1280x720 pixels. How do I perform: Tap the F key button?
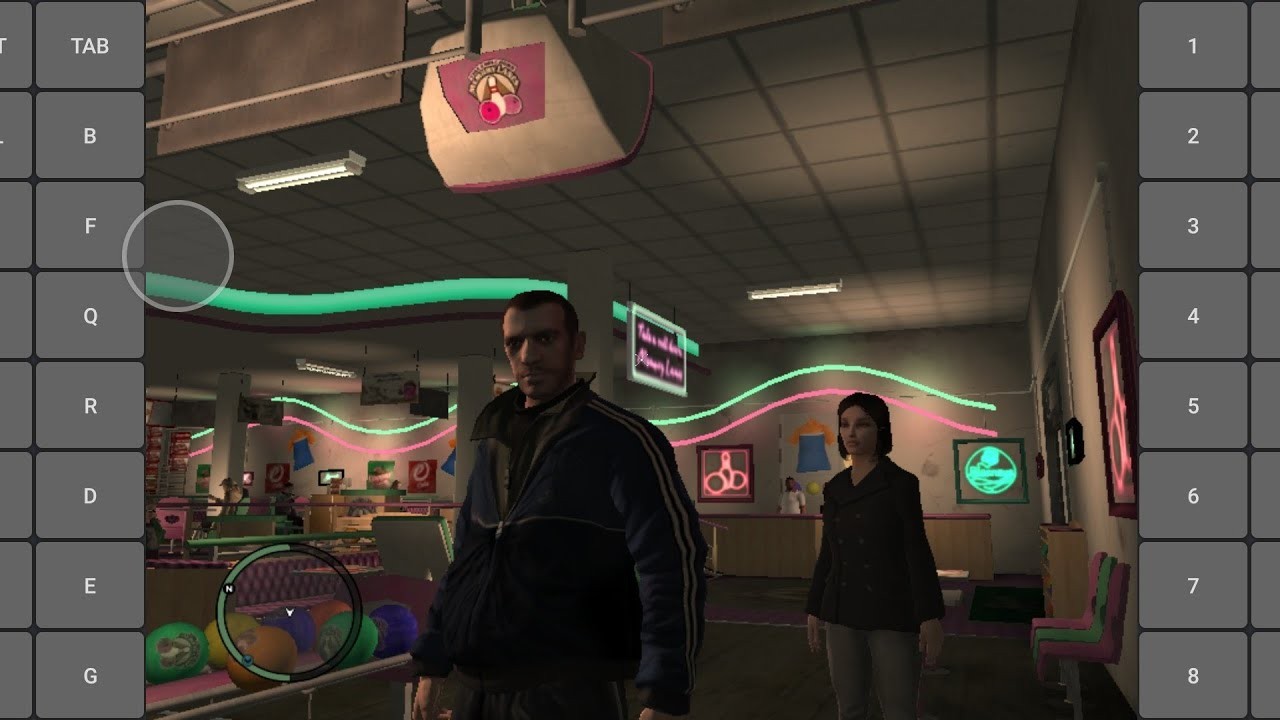pyautogui.click(x=90, y=226)
